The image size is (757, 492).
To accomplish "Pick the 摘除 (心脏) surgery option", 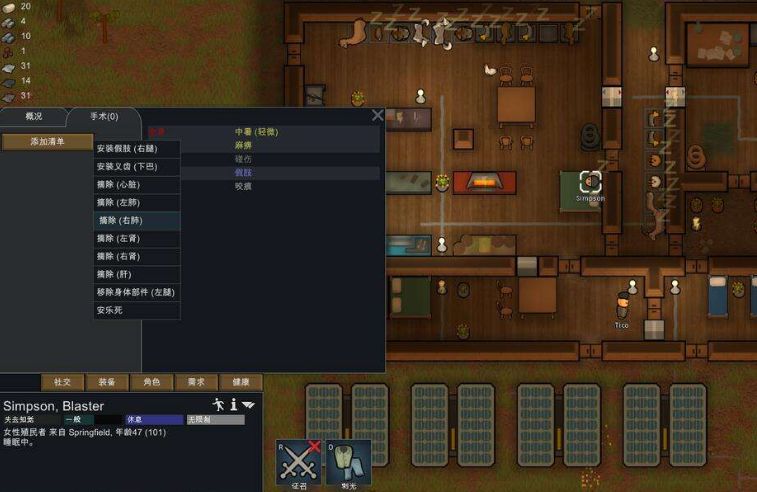I will point(119,184).
